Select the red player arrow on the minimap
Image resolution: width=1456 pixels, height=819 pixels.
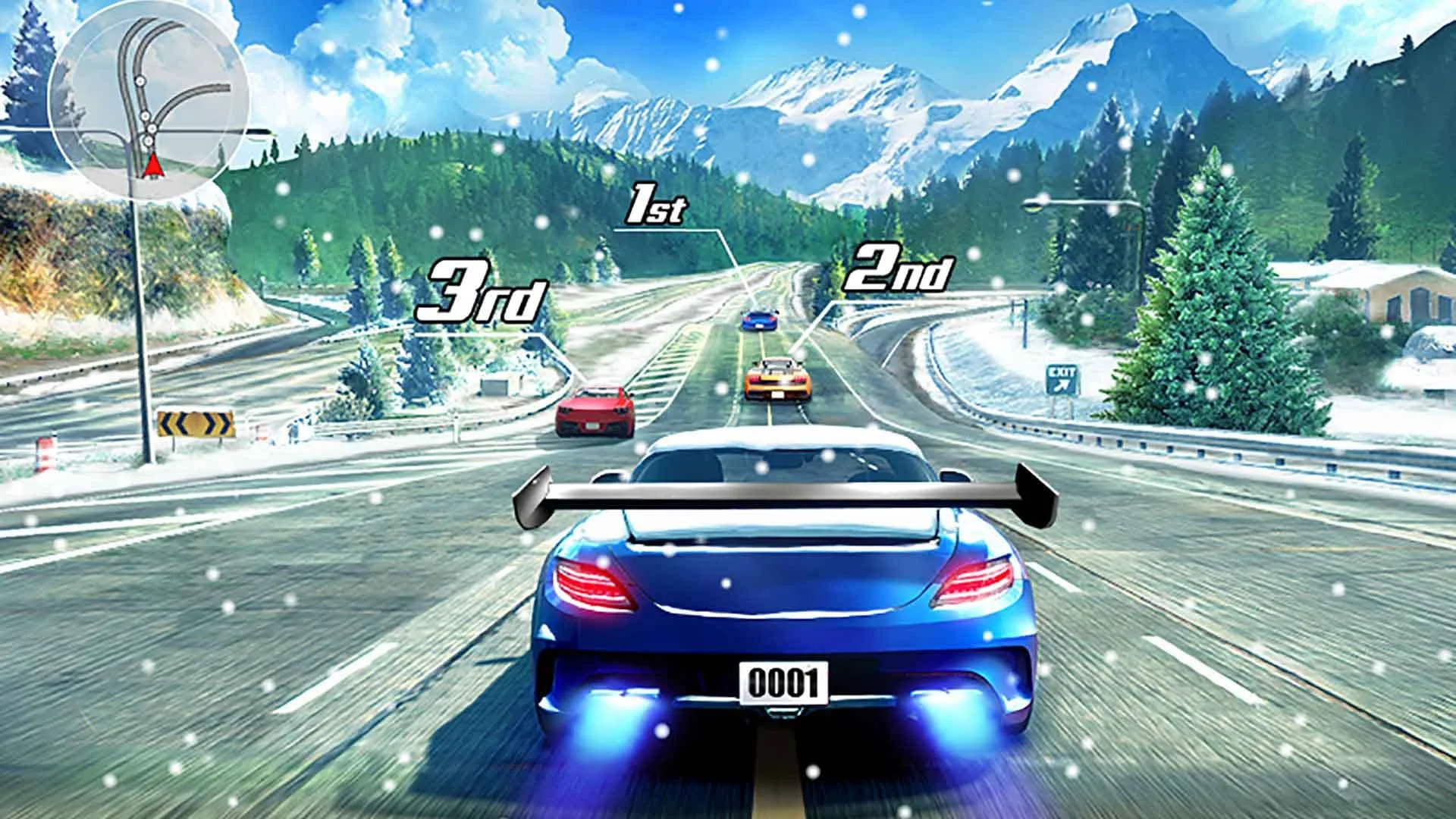pyautogui.click(x=155, y=165)
